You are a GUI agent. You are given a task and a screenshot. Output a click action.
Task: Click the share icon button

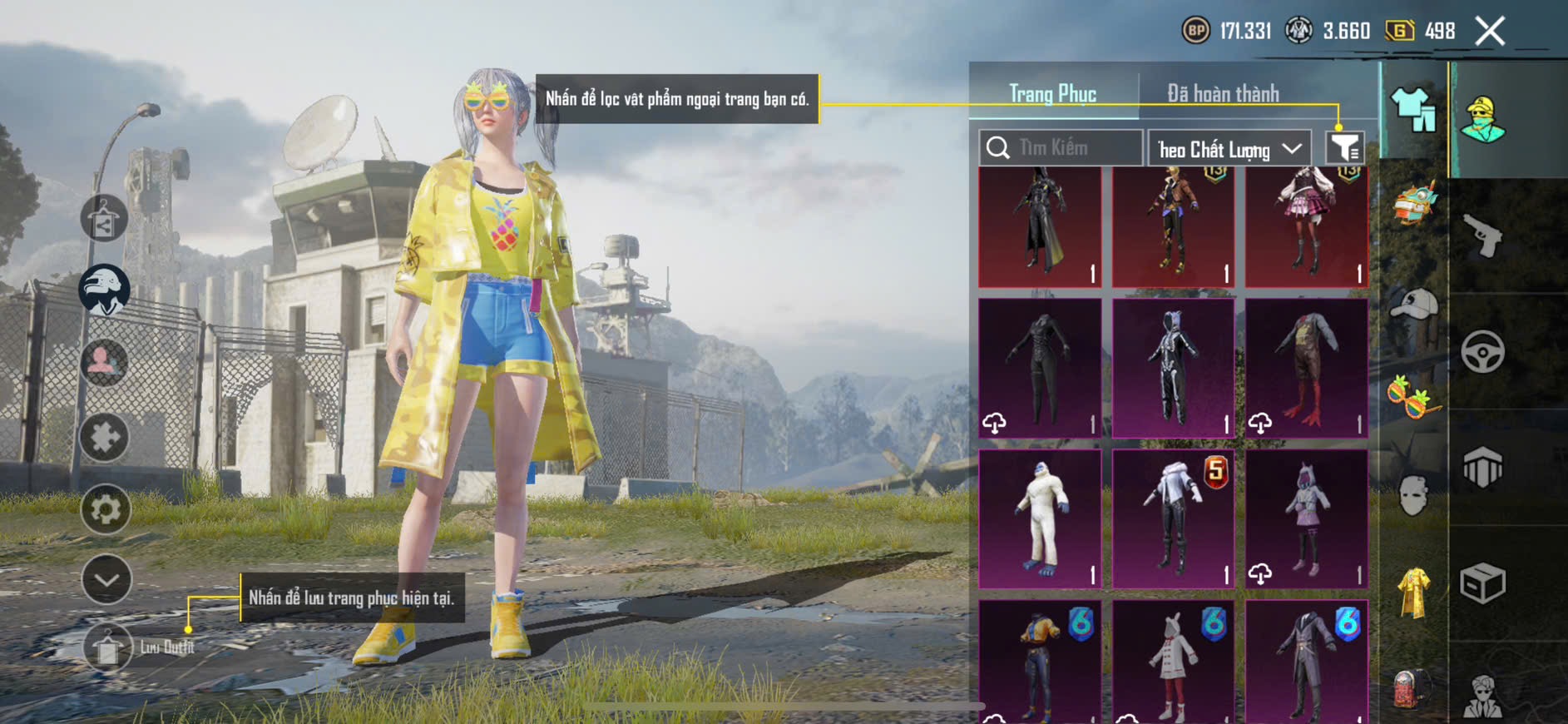104,219
